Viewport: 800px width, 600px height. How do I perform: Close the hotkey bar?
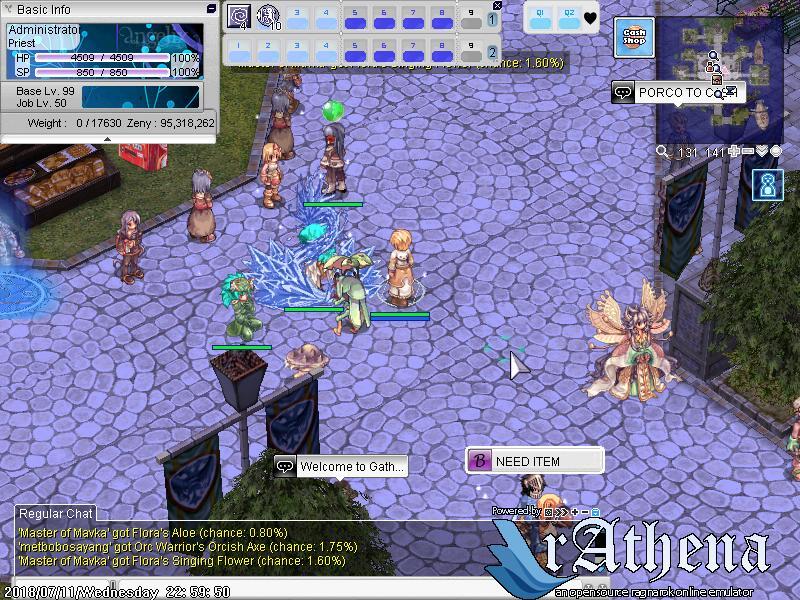[x=498, y=5]
